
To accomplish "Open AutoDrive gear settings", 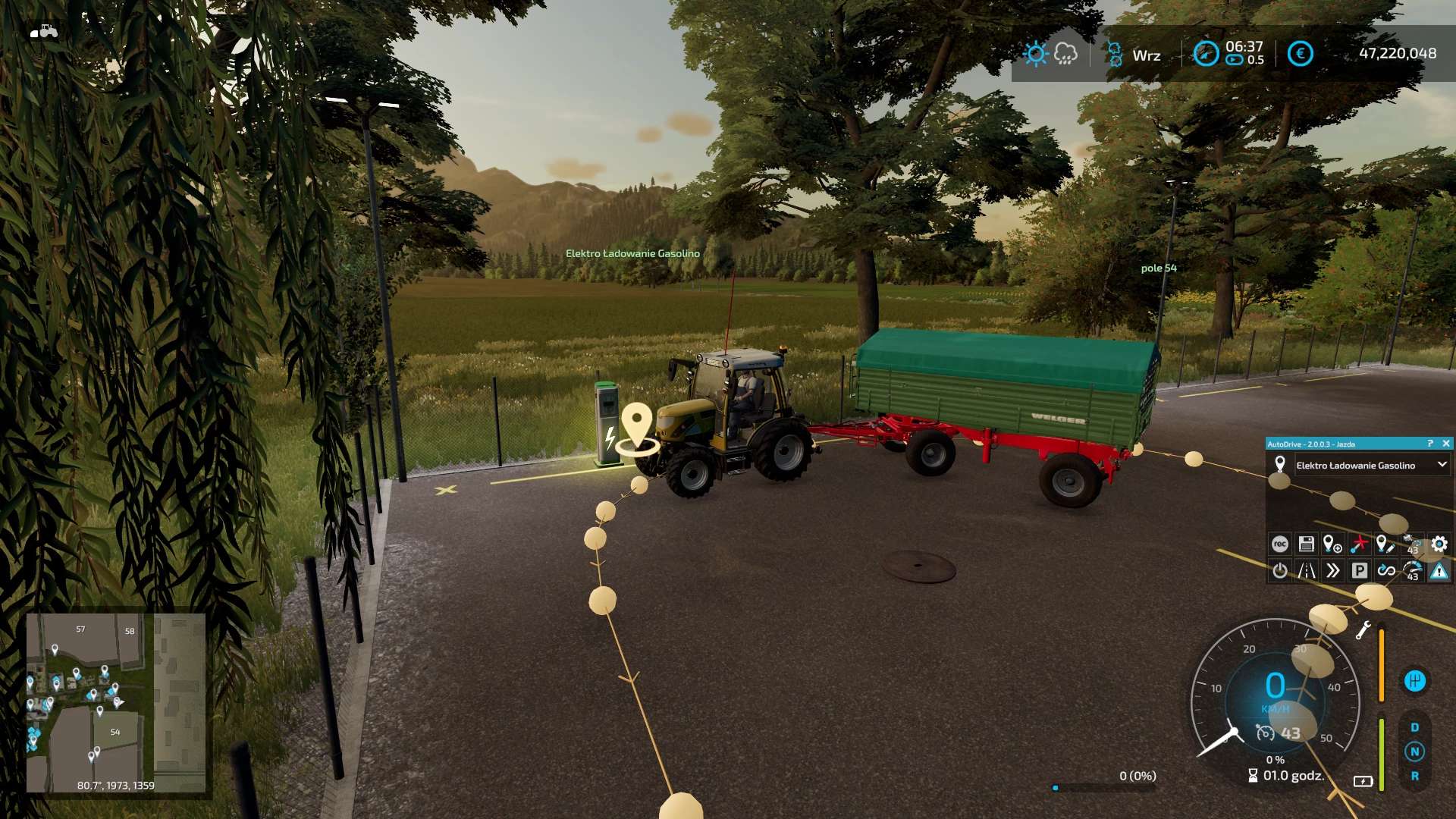I will tap(1439, 544).
